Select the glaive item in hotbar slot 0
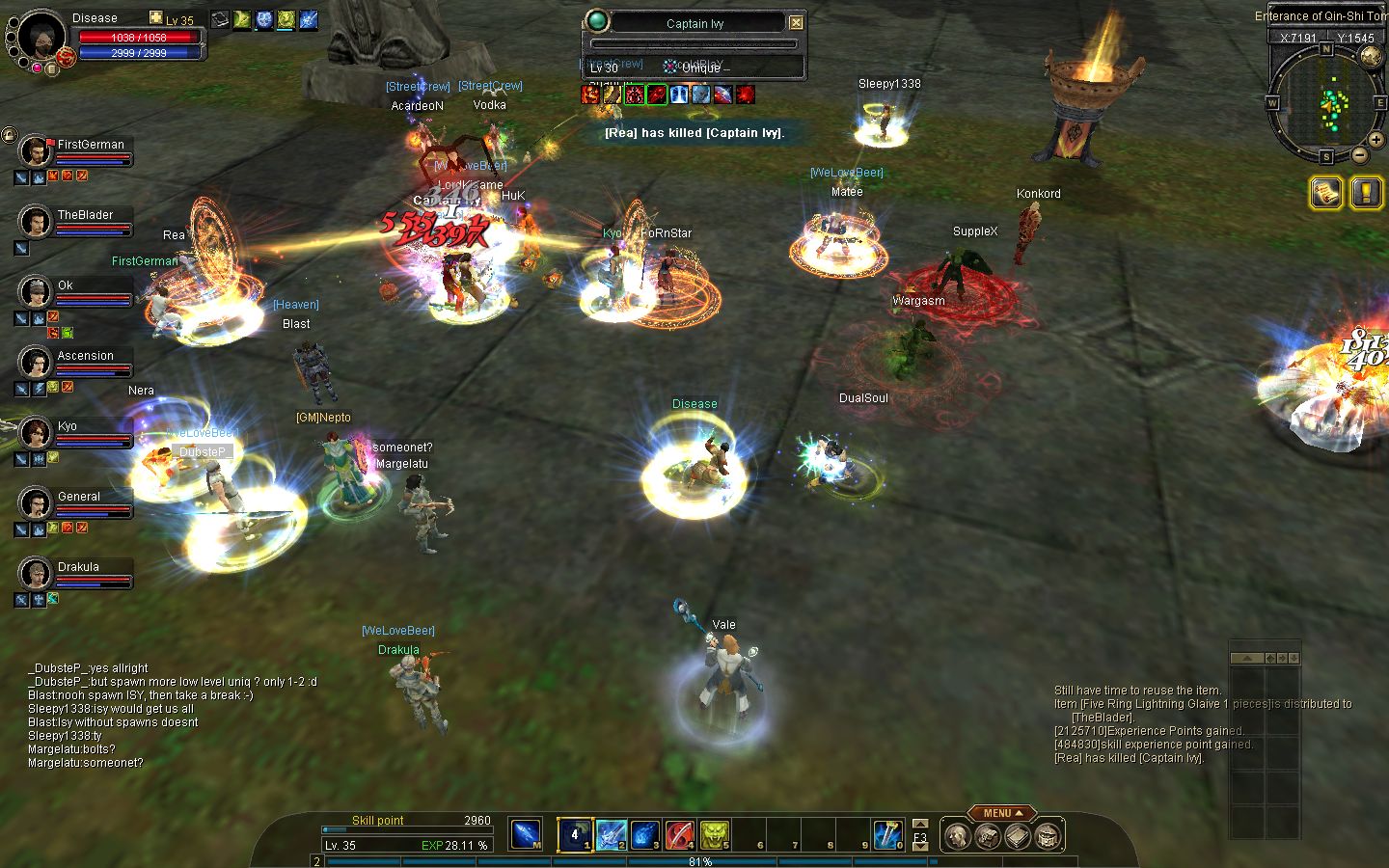The height and width of the screenshot is (868, 1389). (x=886, y=834)
